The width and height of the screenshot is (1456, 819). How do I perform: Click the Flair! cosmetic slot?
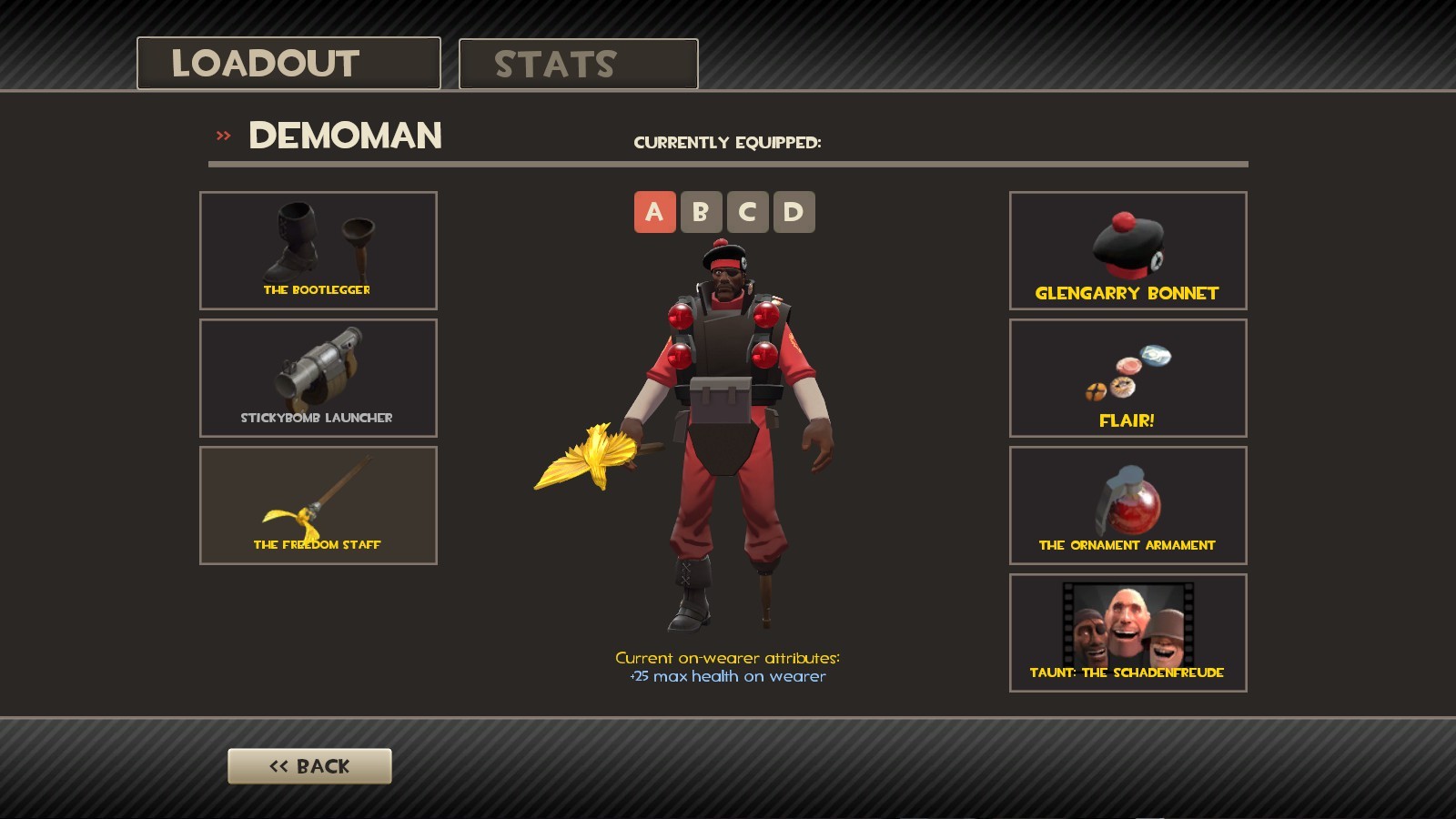[1127, 378]
